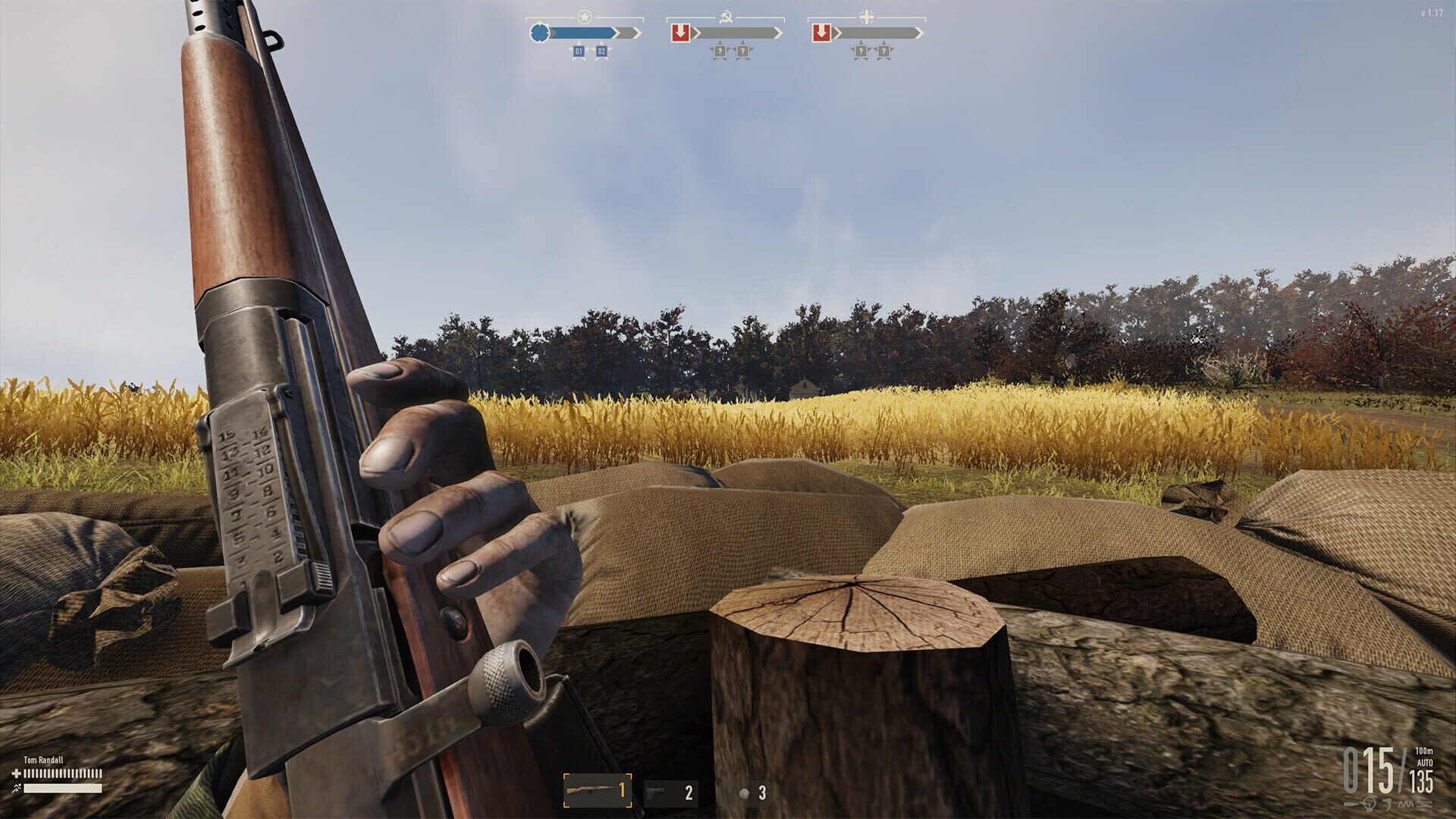Screen dimensions: 1456x819
Task: Click the weapon sight icon near the ammo counter
Action: point(1369,805)
